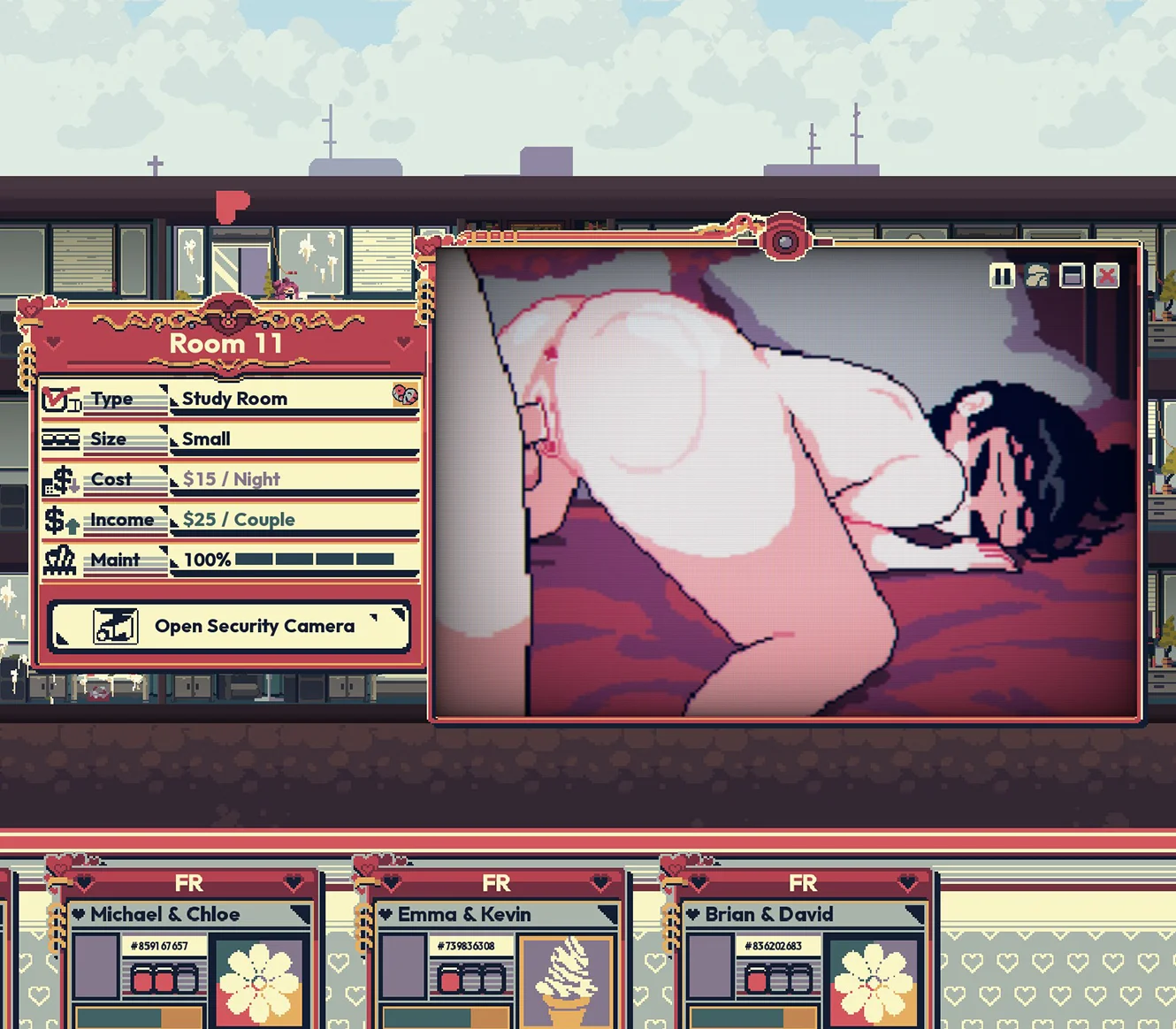Viewport: 1176px width, 1029px height.
Task: Minimize the camera feed window
Action: 1072,276
